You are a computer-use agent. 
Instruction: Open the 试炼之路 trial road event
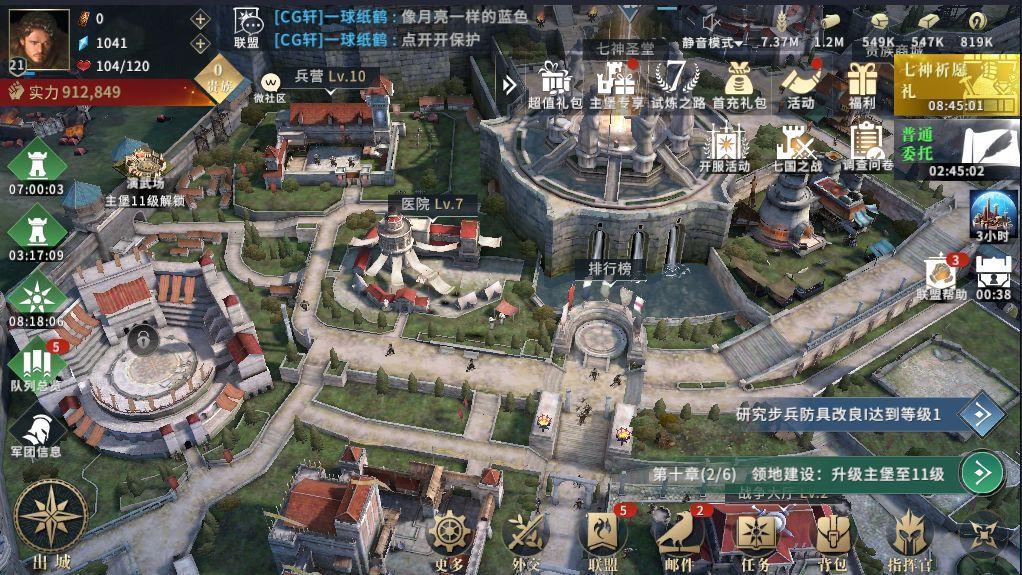coord(677,82)
